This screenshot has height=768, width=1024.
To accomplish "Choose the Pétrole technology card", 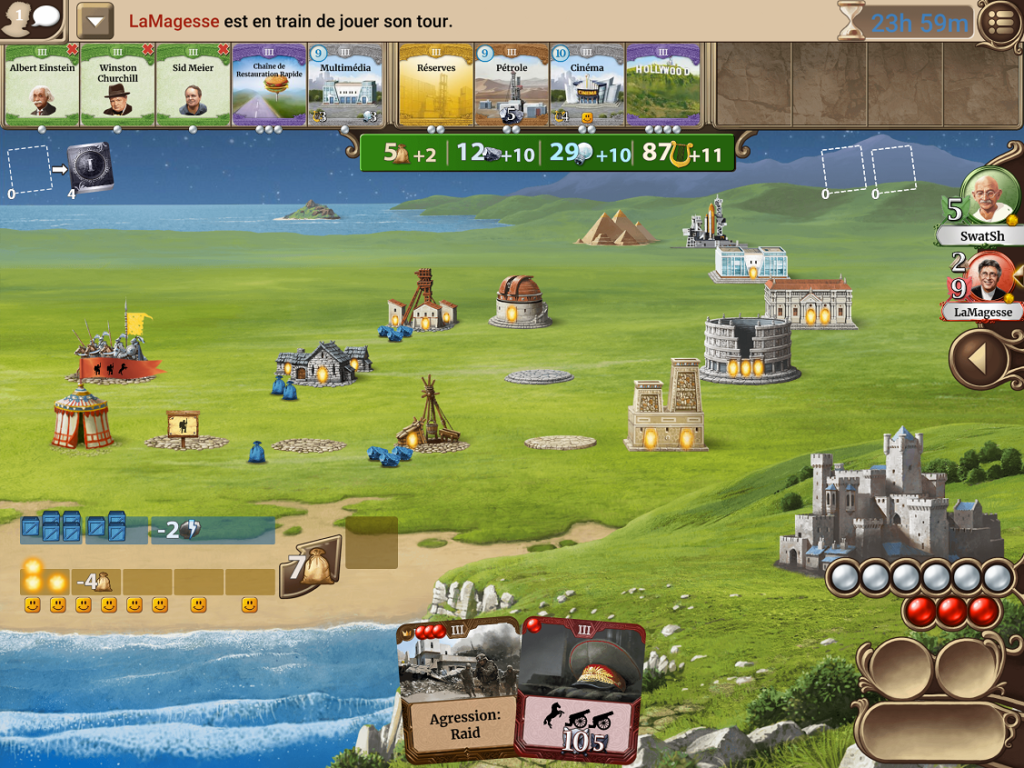I will (x=511, y=86).
